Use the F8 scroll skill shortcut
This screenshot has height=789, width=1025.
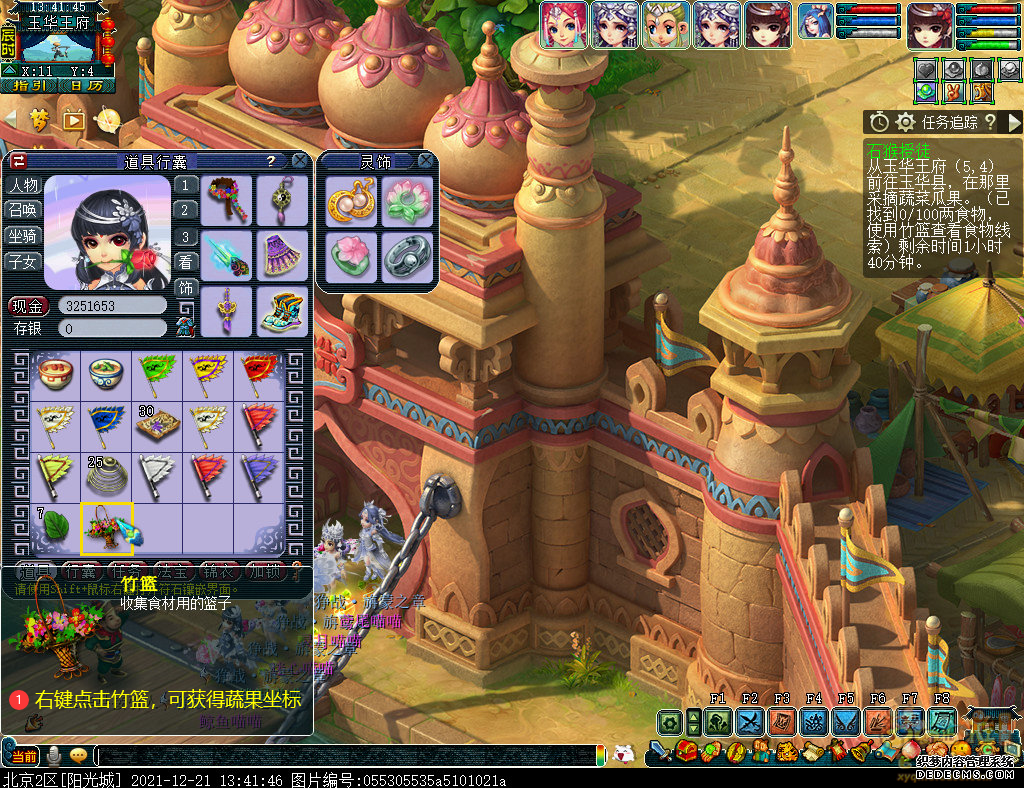pos(942,721)
